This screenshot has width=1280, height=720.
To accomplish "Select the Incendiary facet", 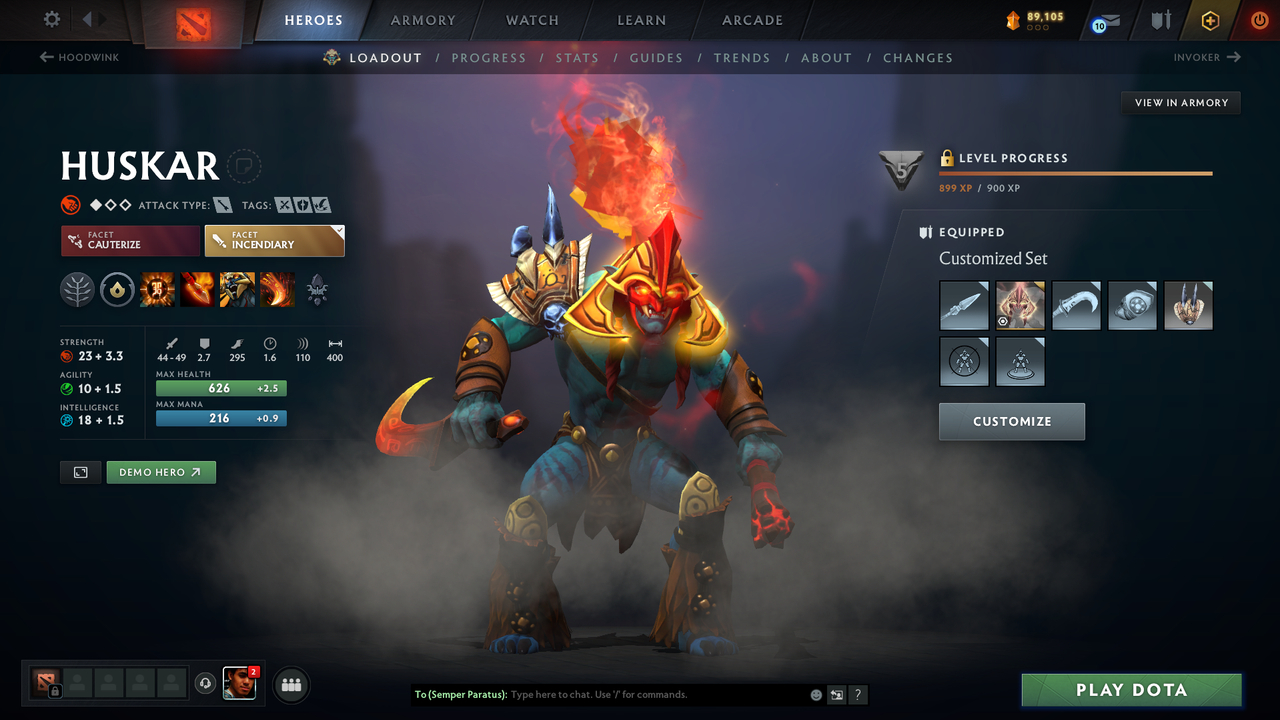I will pyautogui.click(x=274, y=240).
